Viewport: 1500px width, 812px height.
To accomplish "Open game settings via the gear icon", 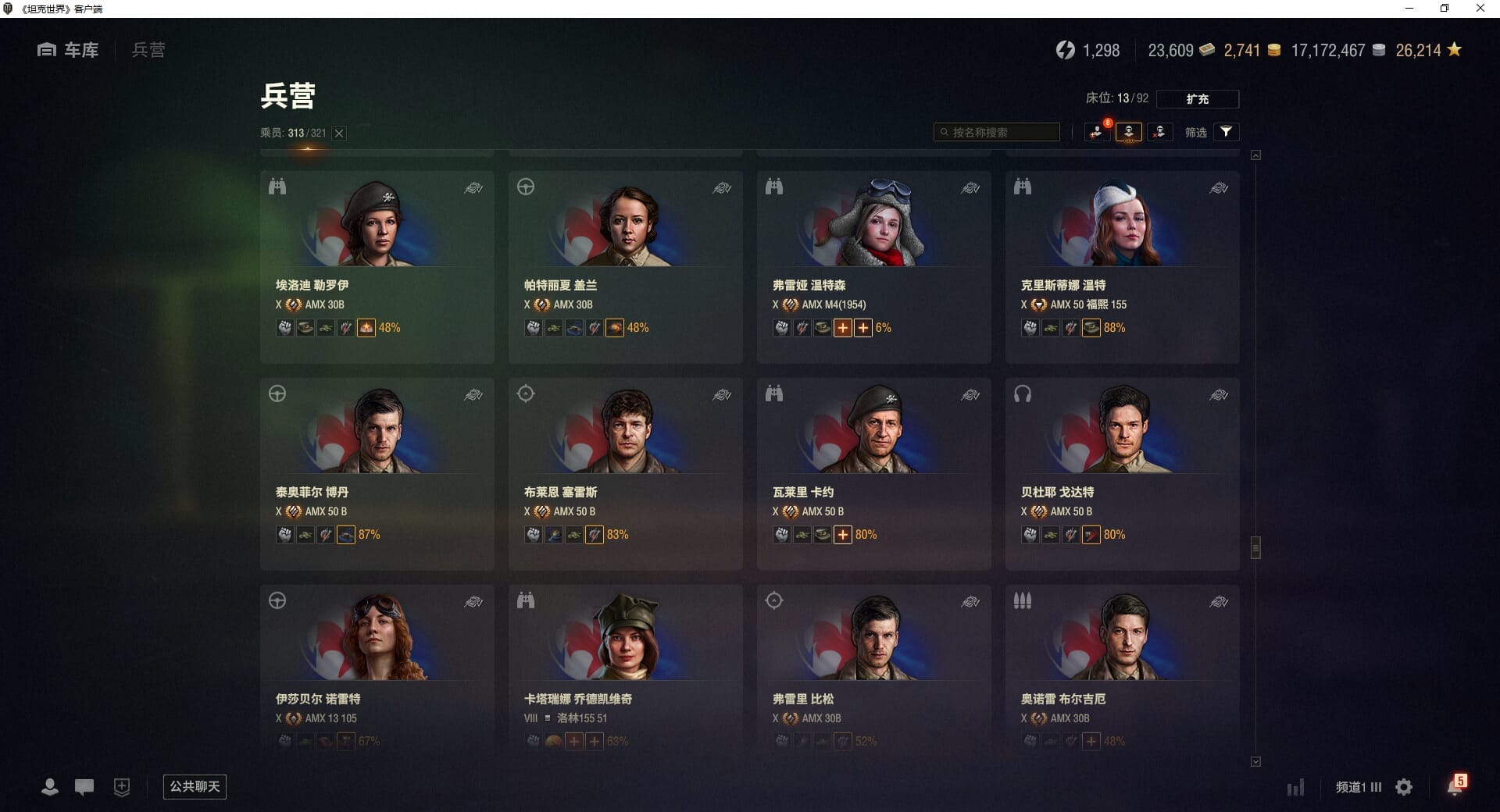I will point(1404,787).
